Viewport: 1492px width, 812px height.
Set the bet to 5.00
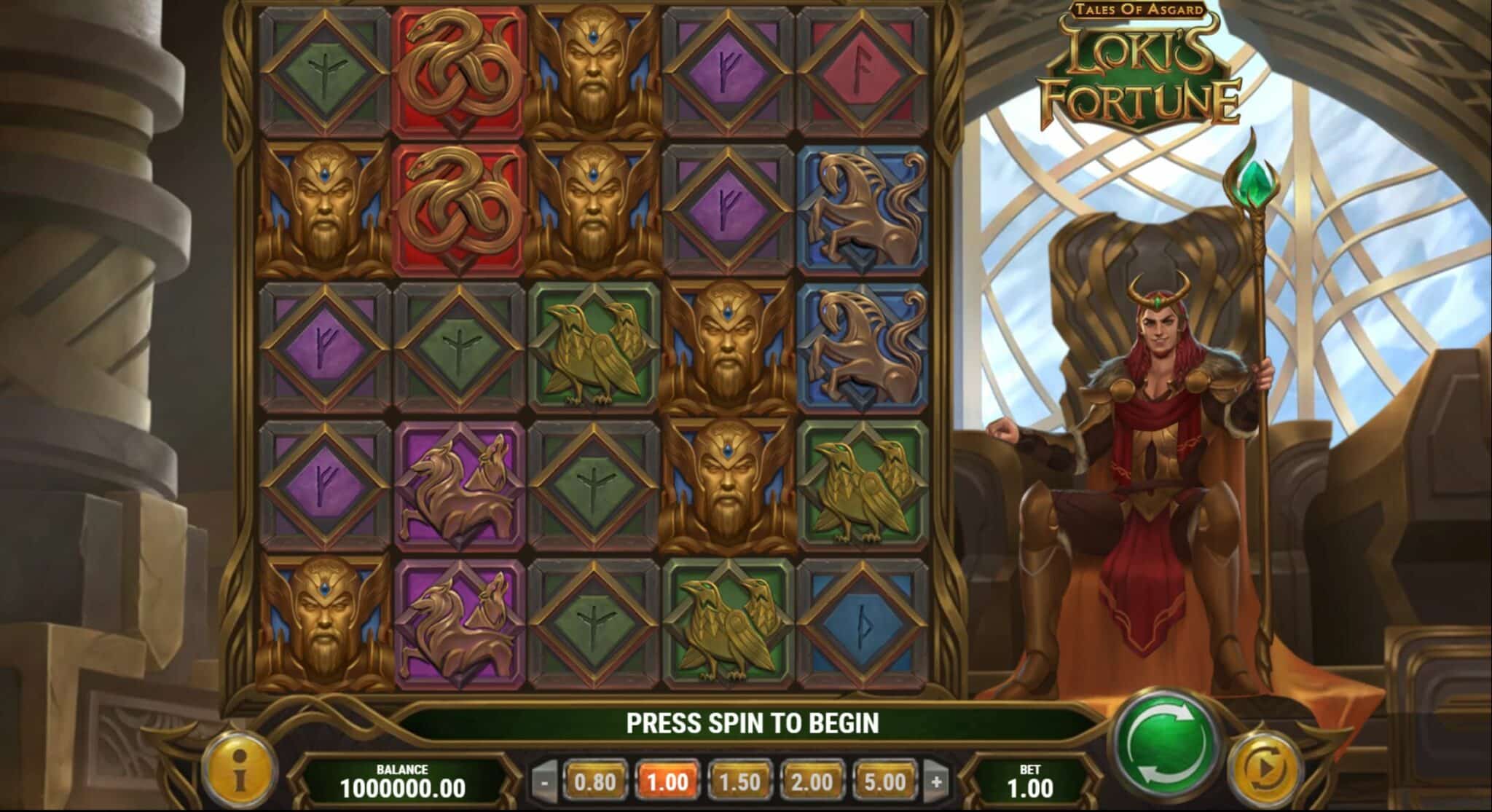[x=884, y=782]
